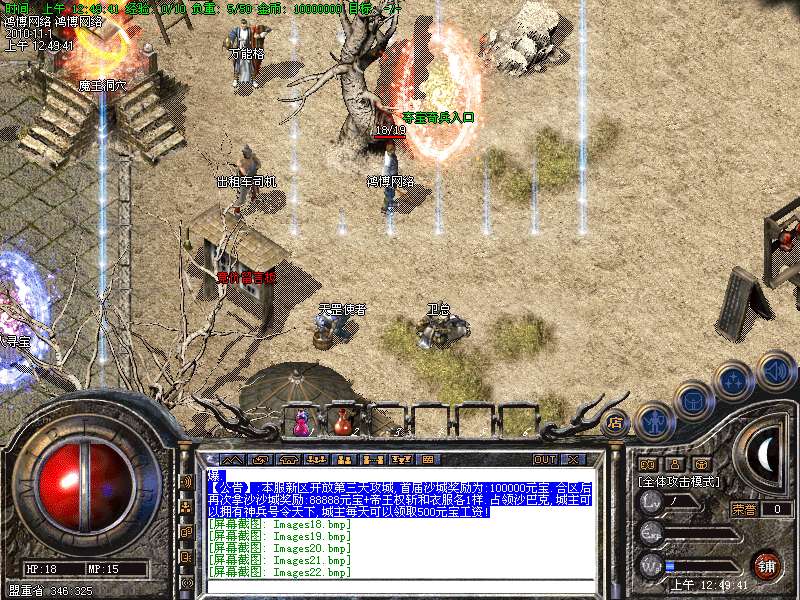This screenshot has width=800, height=600.
Task: Close the chat panel with X
Action: click(573, 459)
